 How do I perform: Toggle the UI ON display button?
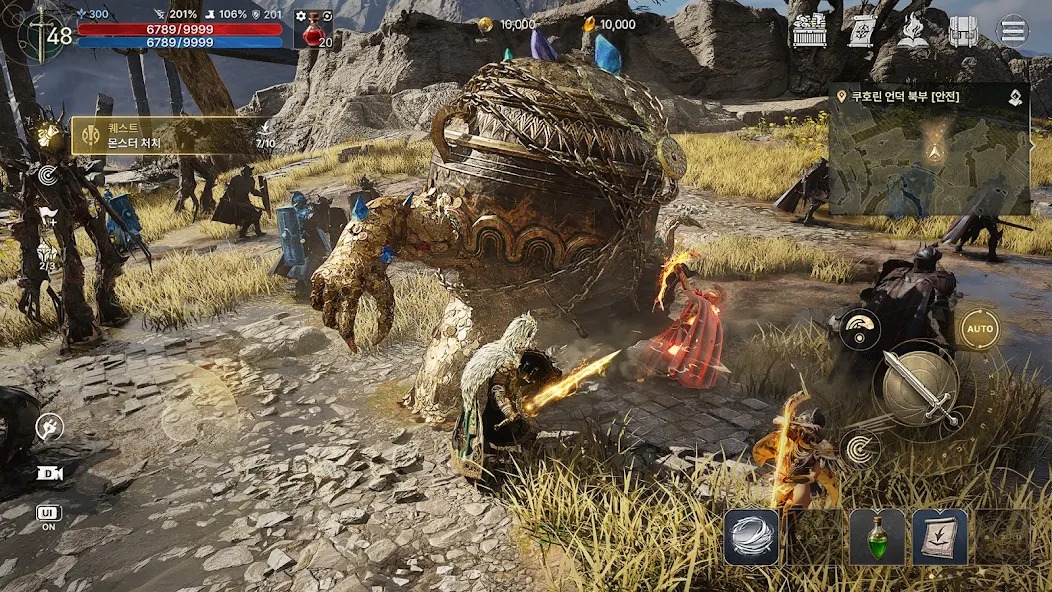tap(47, 517)
